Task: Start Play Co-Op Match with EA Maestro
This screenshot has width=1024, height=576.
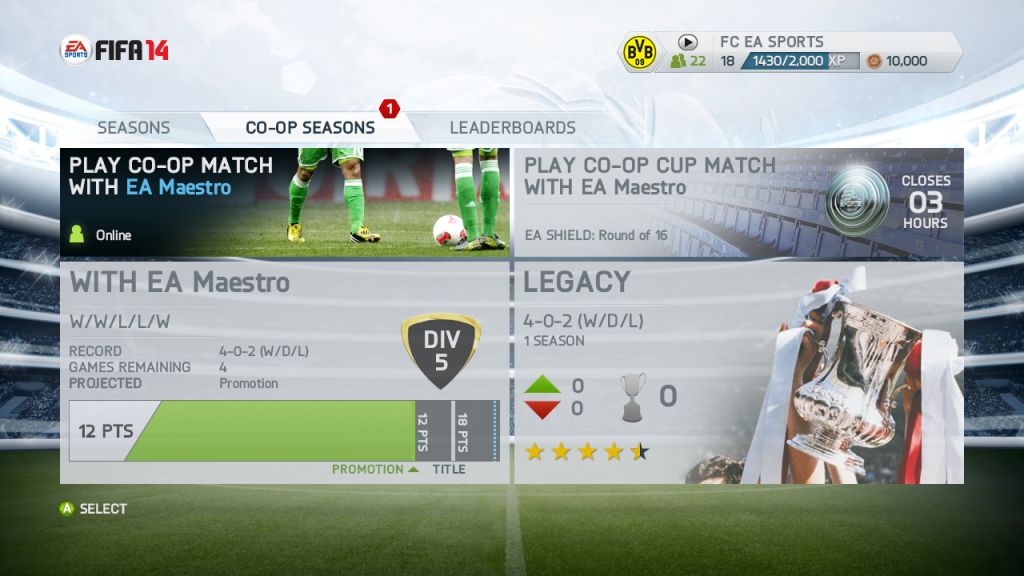Action: coord(285,203)
